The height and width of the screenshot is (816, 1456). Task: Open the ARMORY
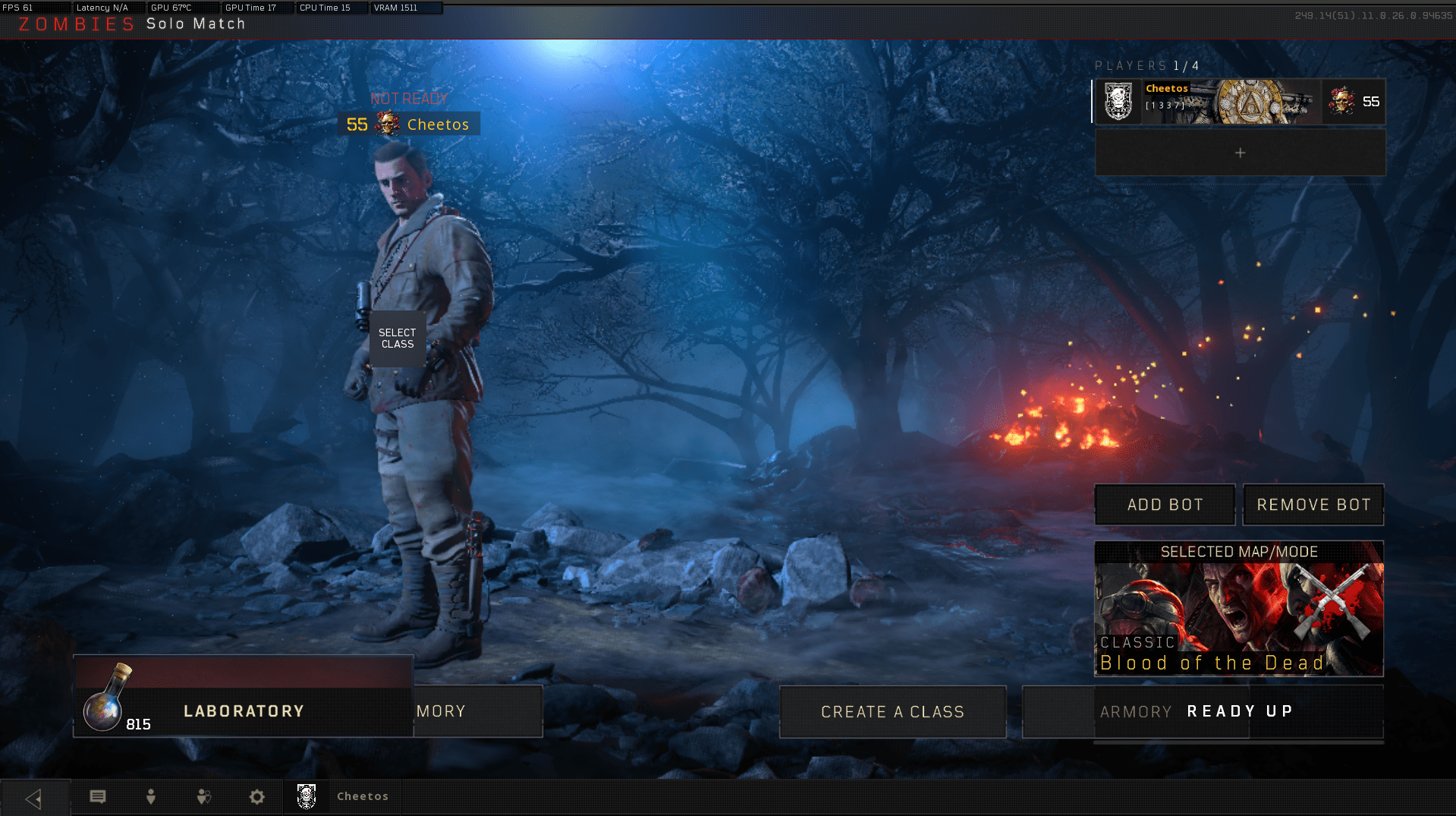pyautogui.click(x=1136, y=711)
